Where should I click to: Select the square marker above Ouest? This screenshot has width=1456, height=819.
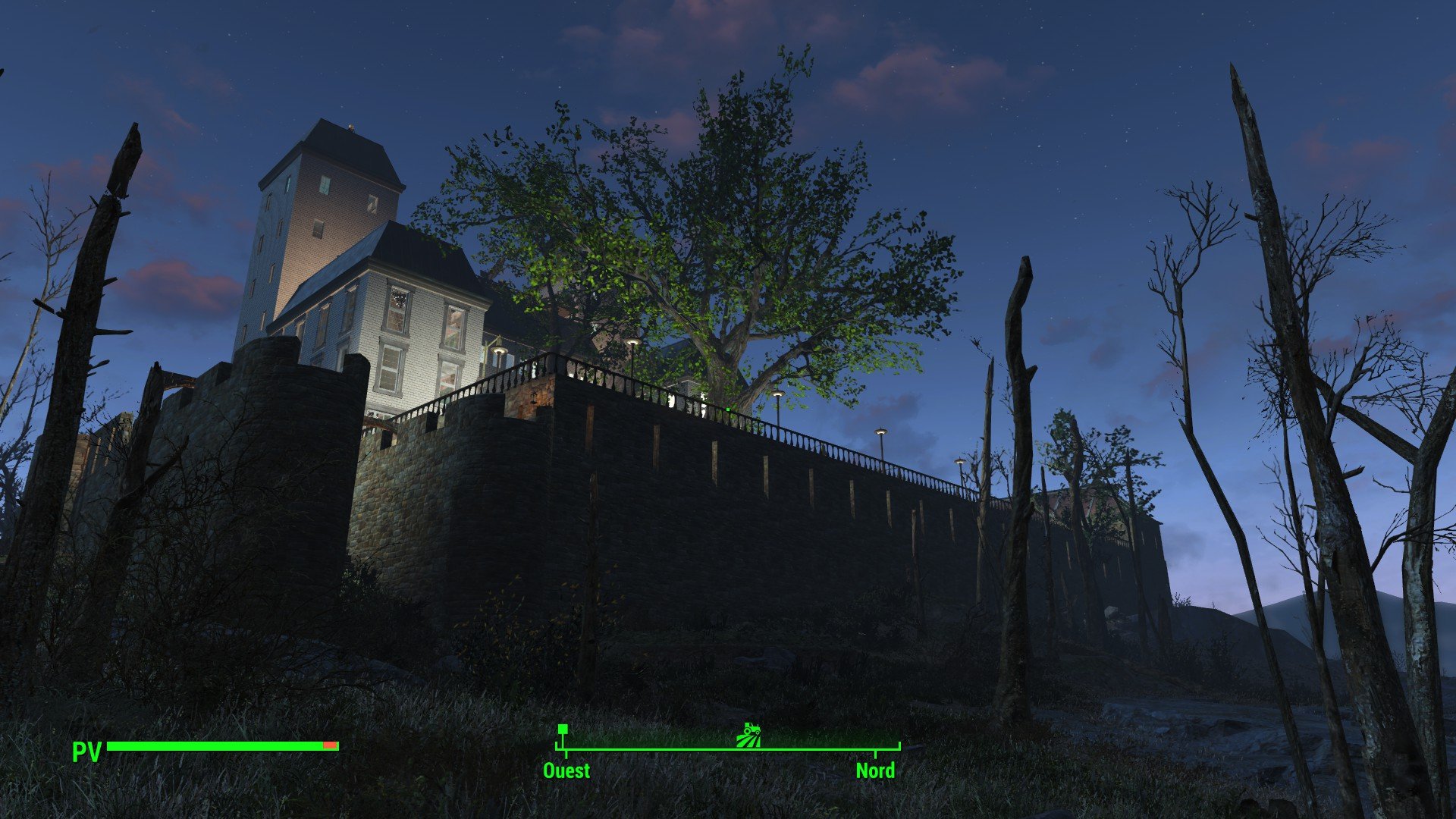pyautogui.click(x=563, y=730)
